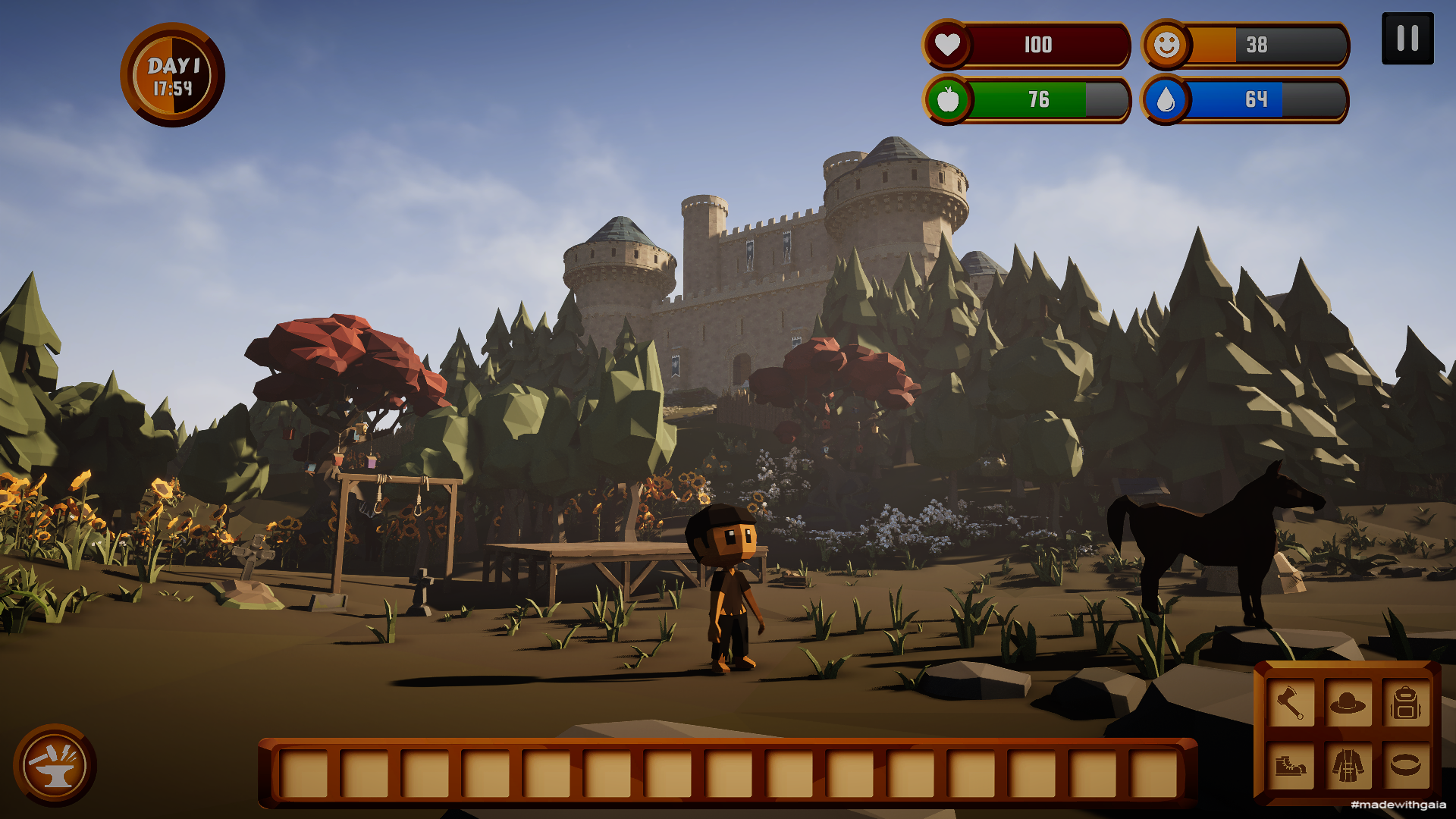Select the boots equipment slot
1456x819 pixels.
point(1290,764)
